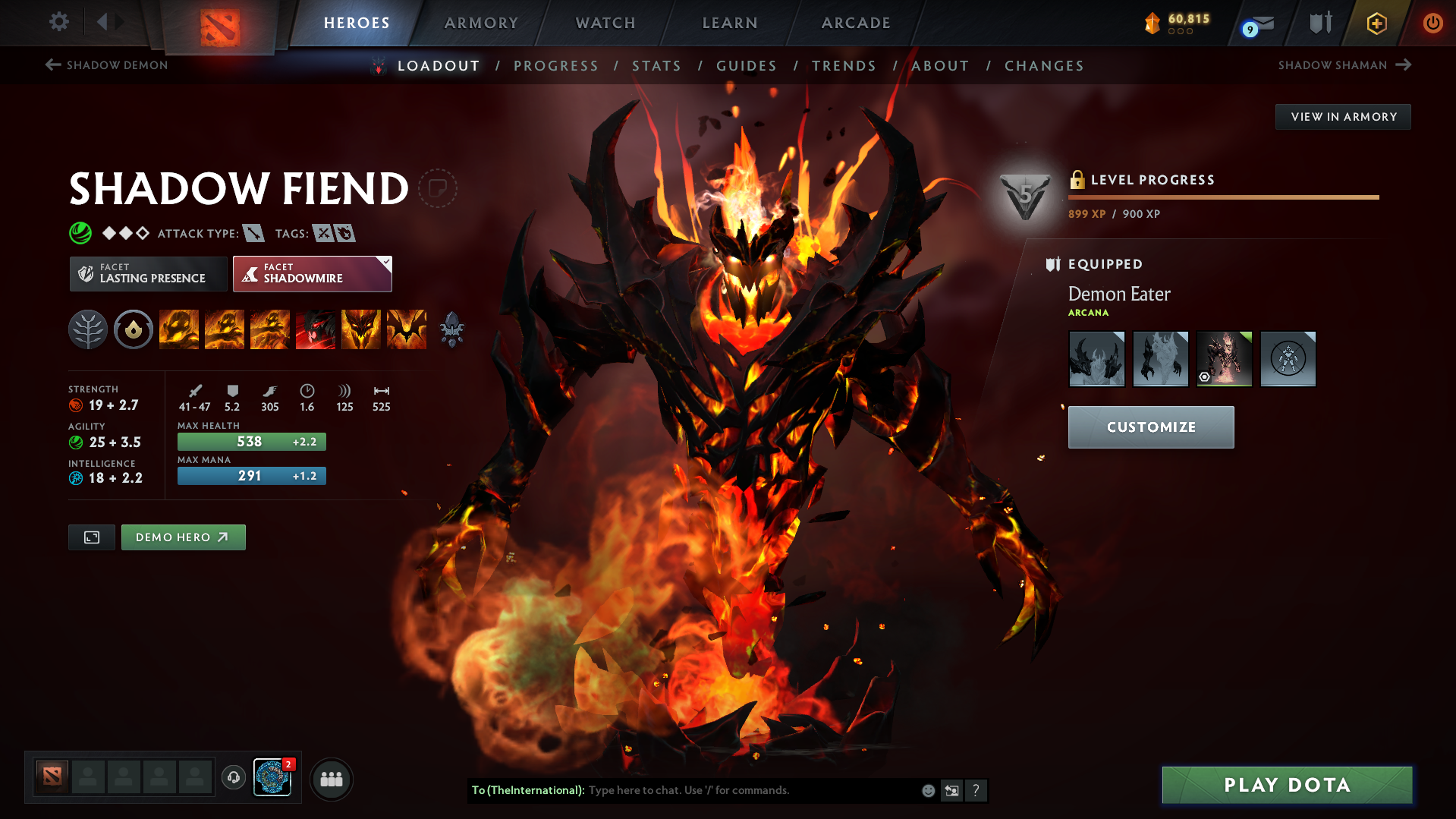Screen dimensions: 1456x819
Task: Open voice chat headset icon near party slots
Action: click(233, 778)
